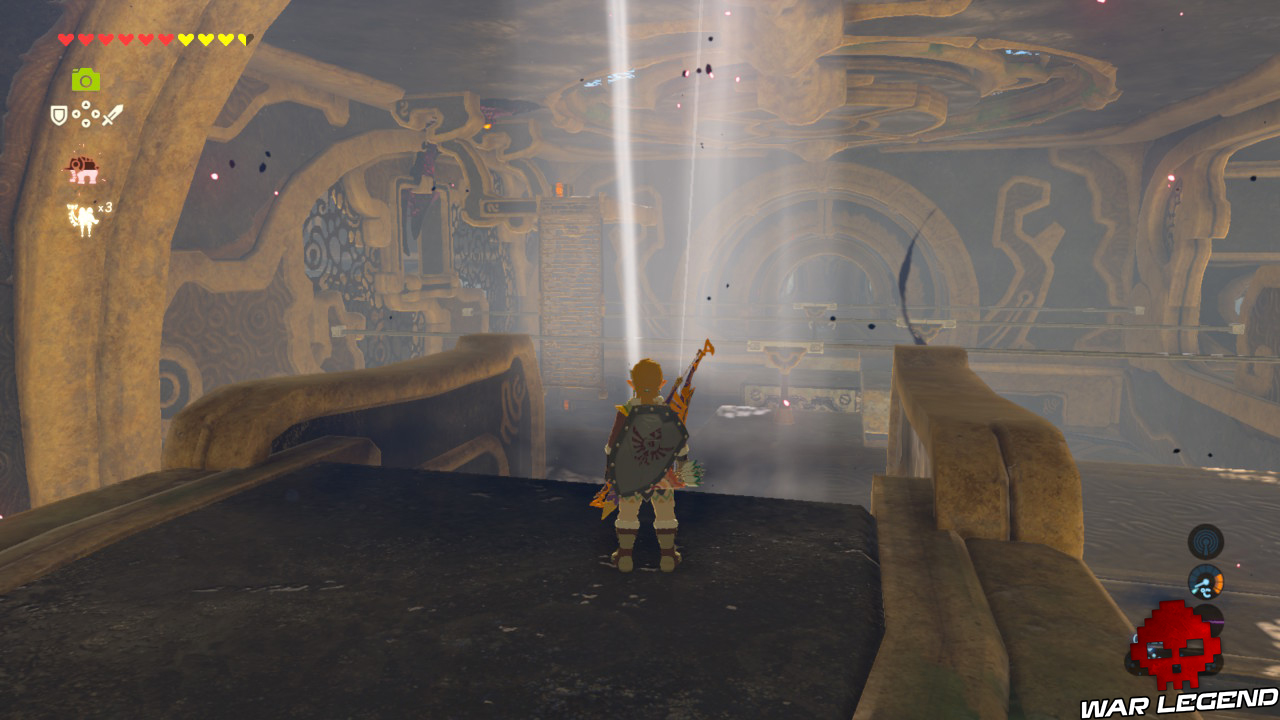This screenshot has width=1280, height=720.
Task: Click the shield icon beside the d-pad
Action: (x=59, y=114)
